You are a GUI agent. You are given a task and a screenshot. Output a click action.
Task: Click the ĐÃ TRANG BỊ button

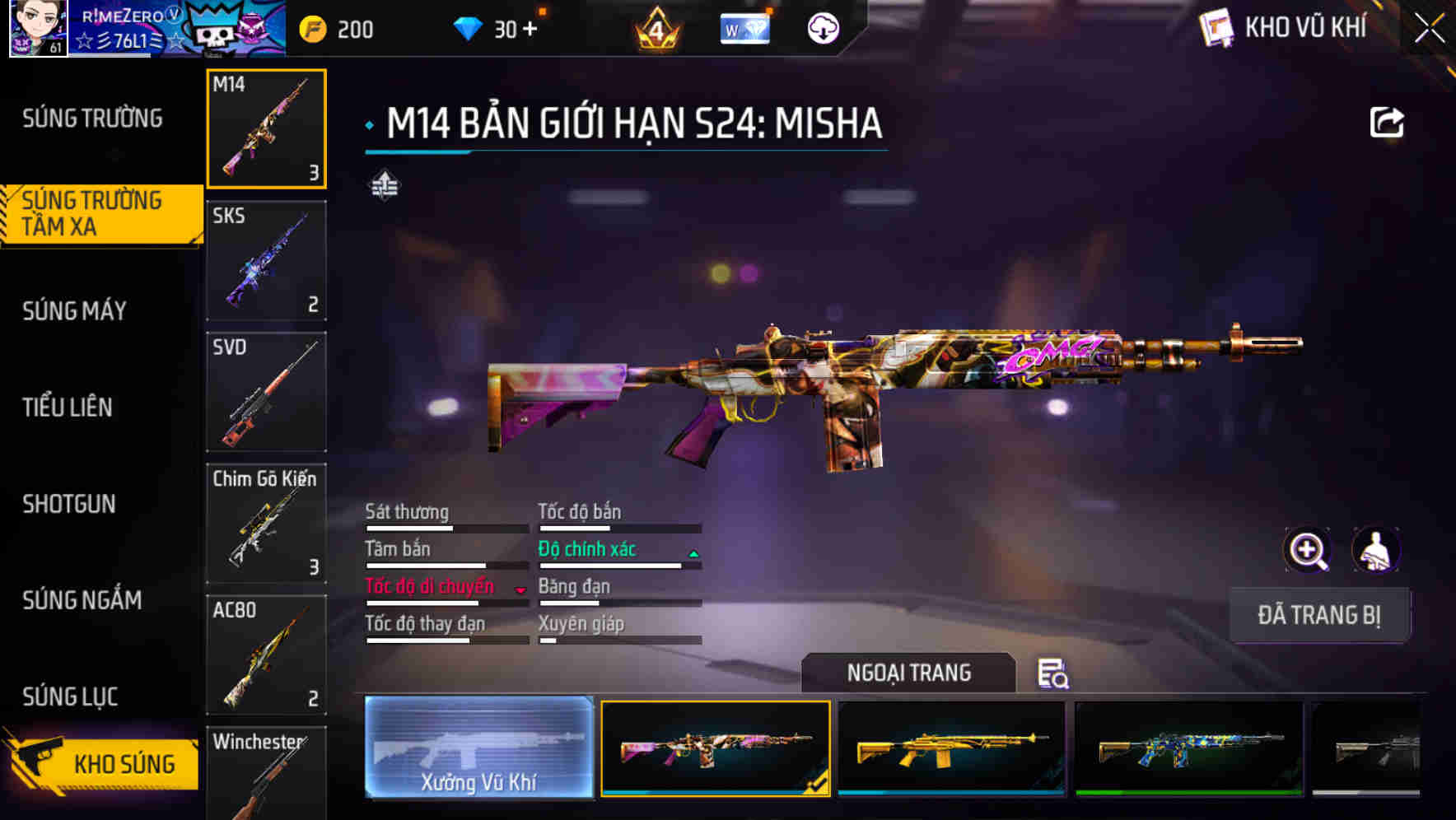(1319, 614)
